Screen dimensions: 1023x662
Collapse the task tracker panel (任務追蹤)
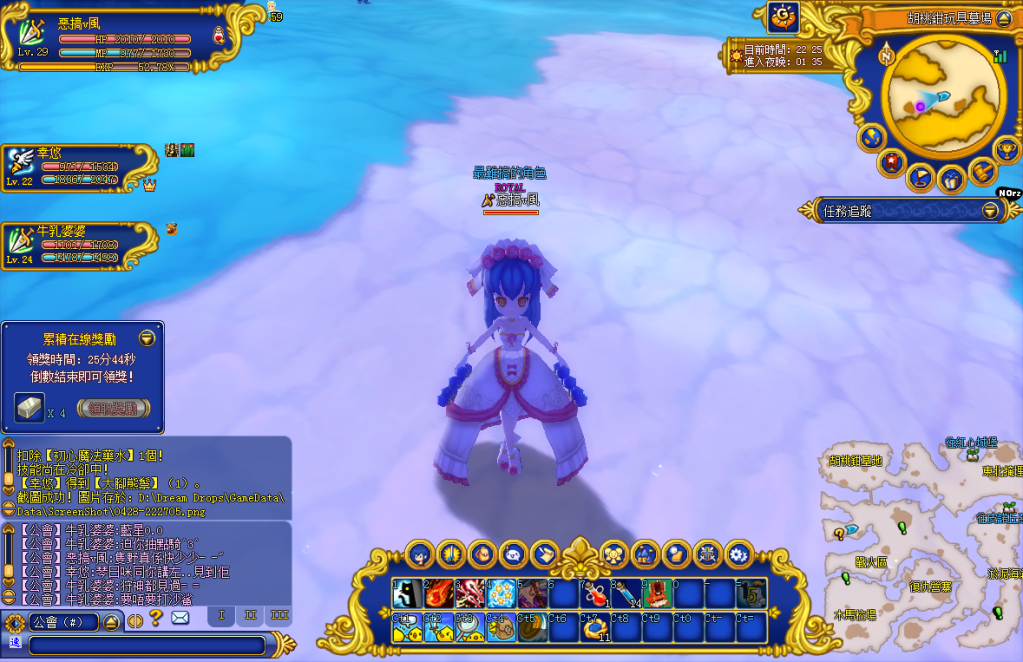point(990,210)
